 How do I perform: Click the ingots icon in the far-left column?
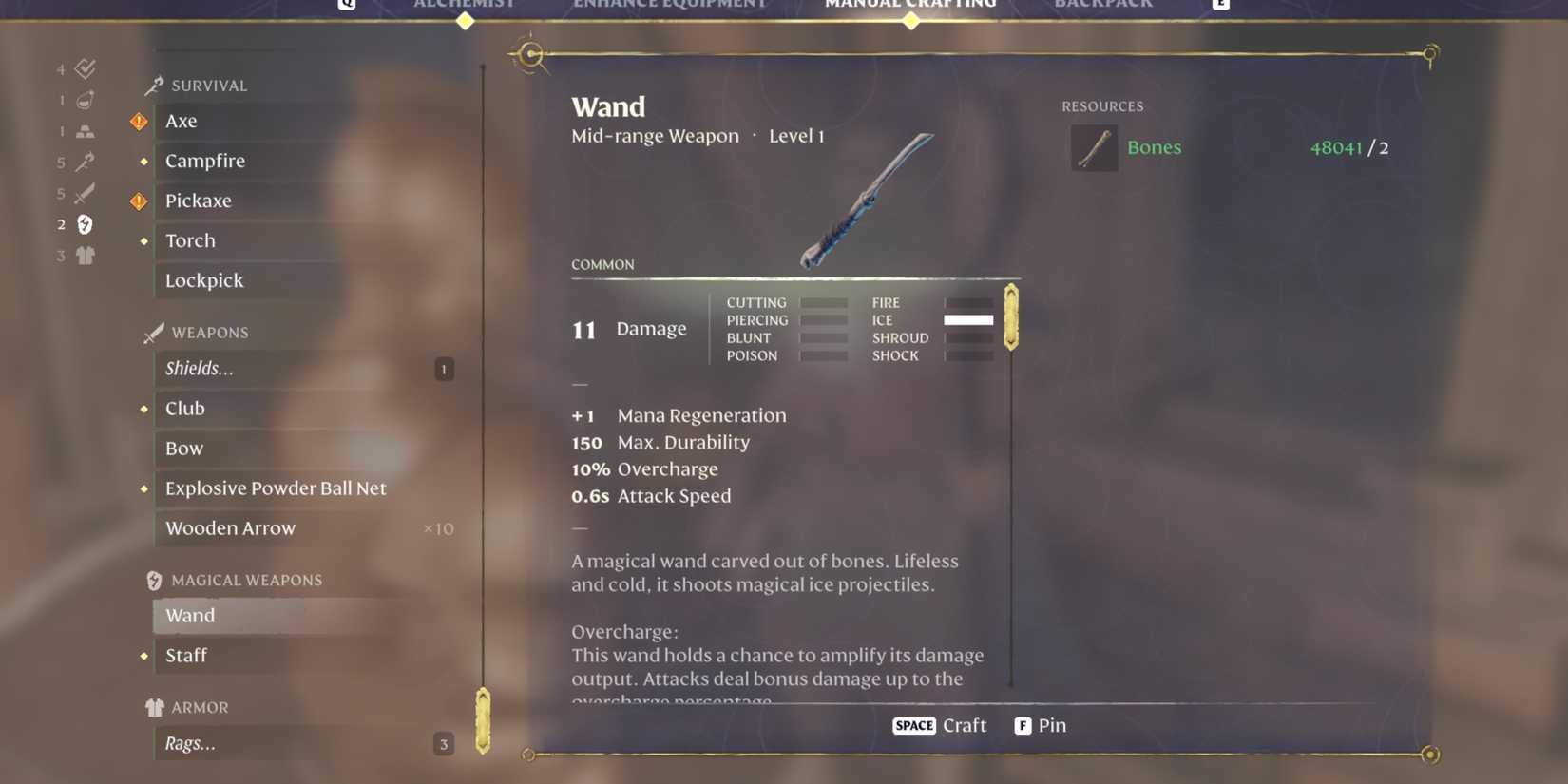pos(86,130)
